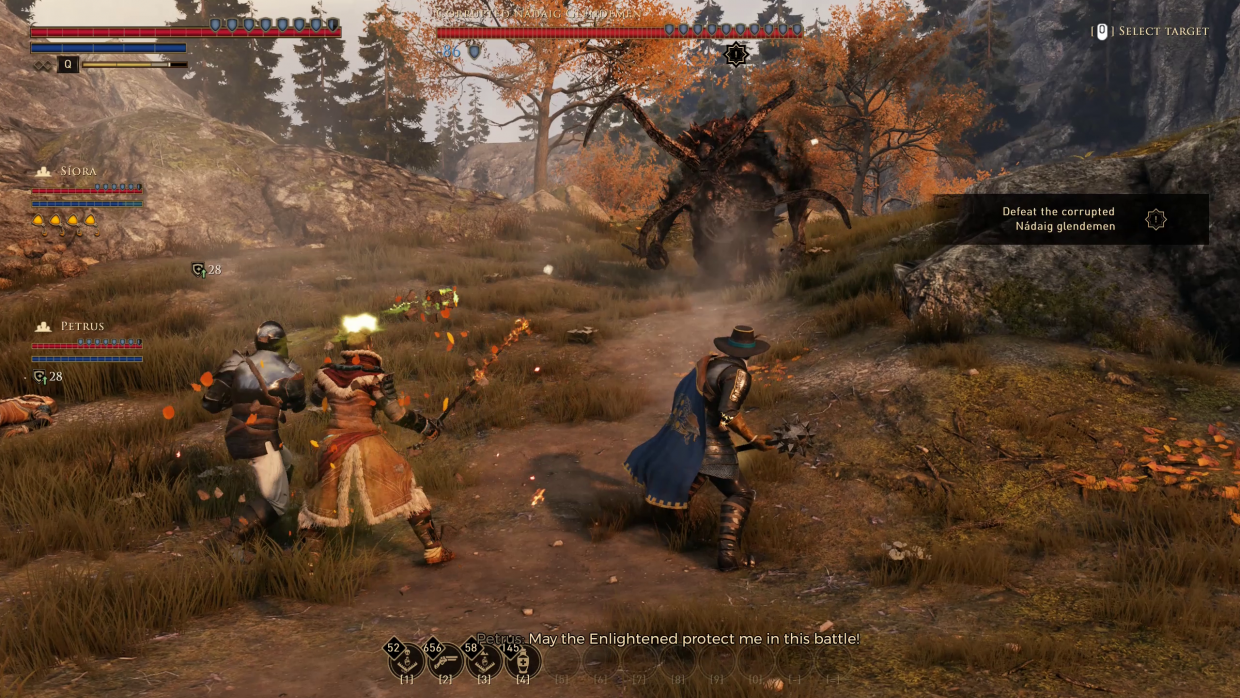Click the enemy target marker above the Nádaig
The height and width of the screenshot is (698, 1240).
coord(736,55)
